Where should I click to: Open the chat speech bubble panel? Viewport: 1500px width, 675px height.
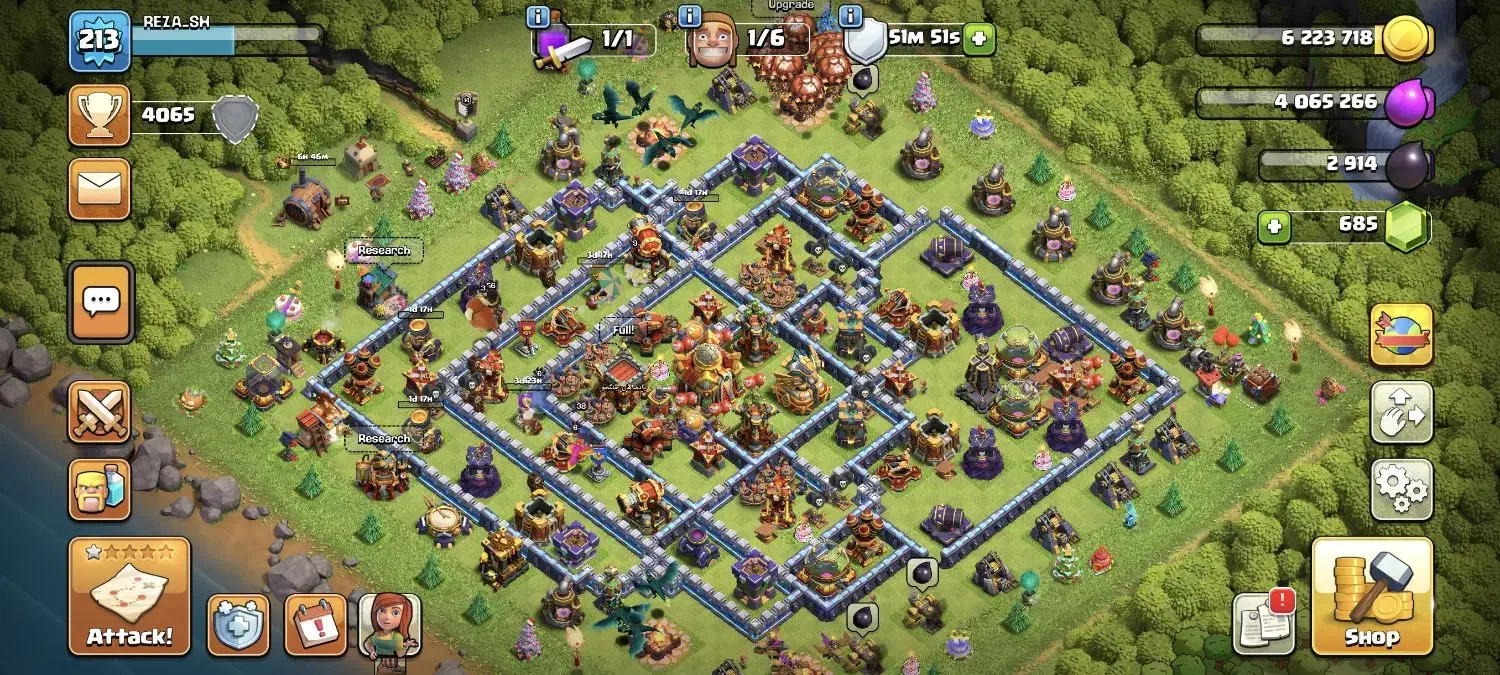tap(100, 300)
